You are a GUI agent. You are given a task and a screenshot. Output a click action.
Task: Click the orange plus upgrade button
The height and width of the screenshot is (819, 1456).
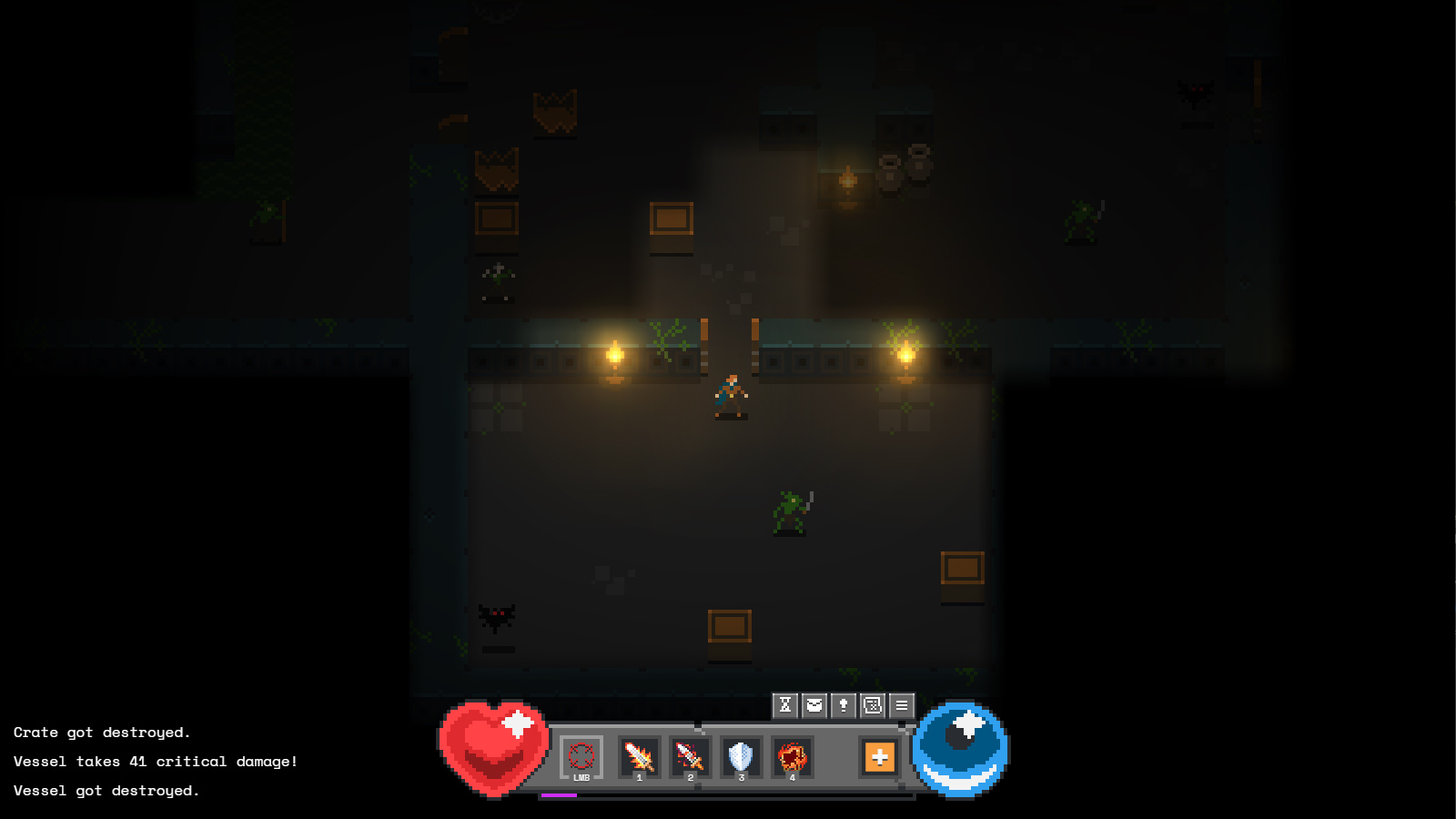tap(878, 757)
